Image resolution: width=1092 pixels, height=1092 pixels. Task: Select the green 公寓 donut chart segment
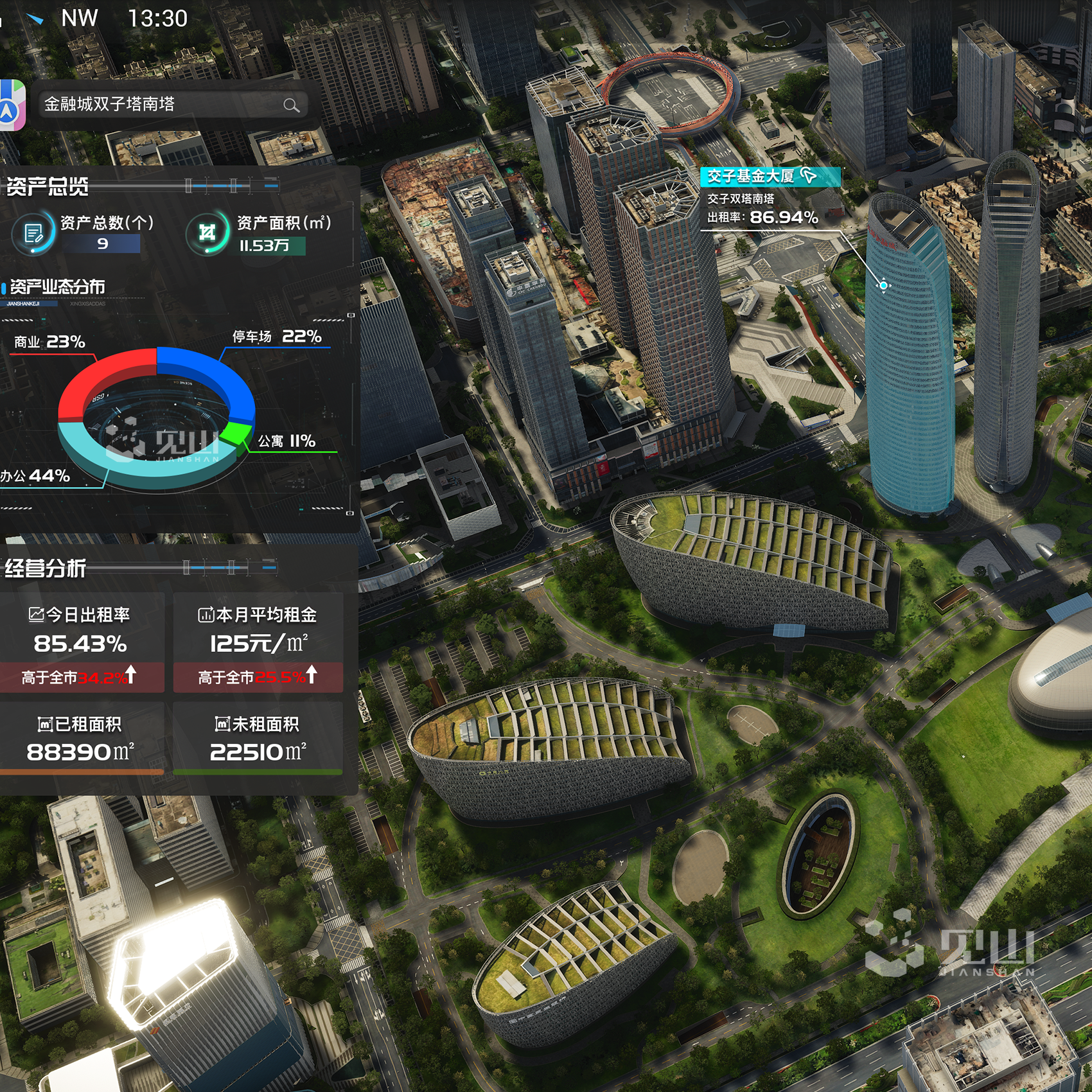[240, 430]
